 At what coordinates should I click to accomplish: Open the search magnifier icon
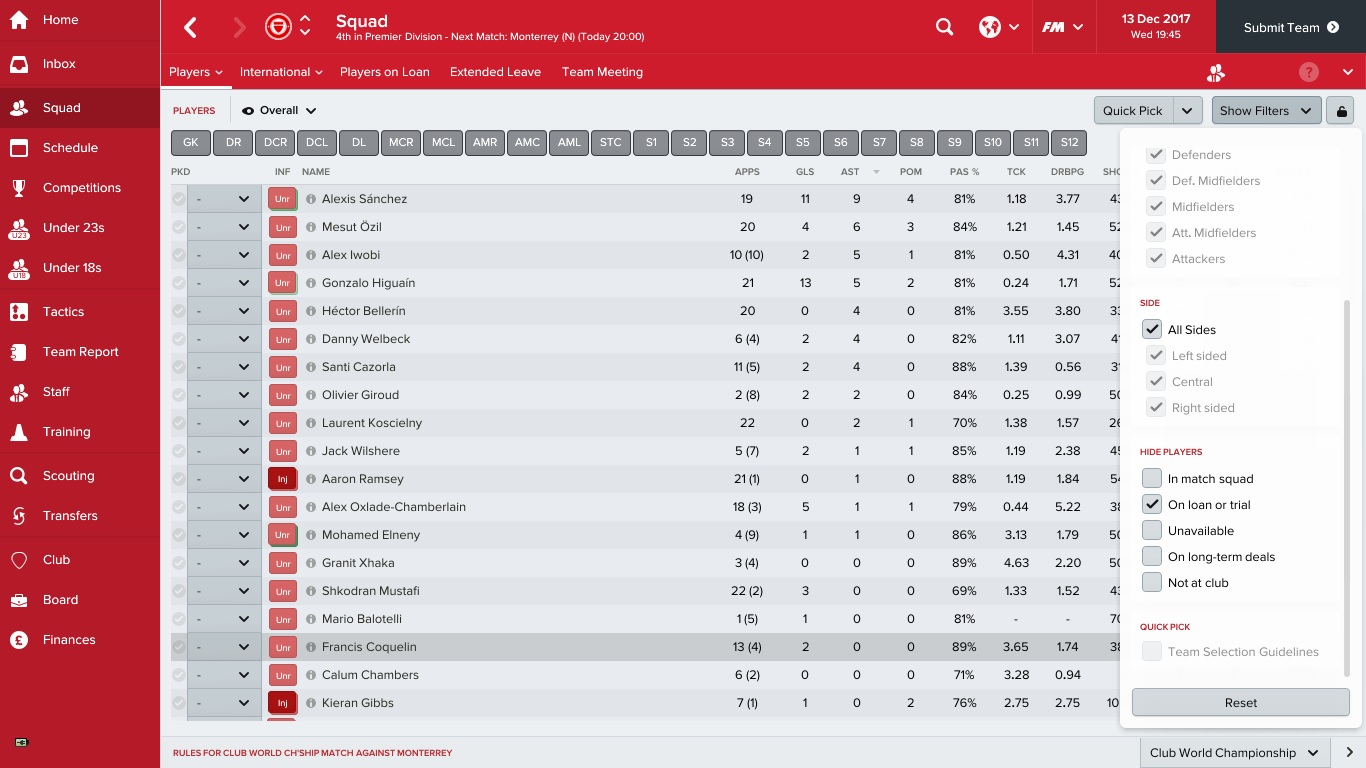pyautogui.click(x=944, y=28)
